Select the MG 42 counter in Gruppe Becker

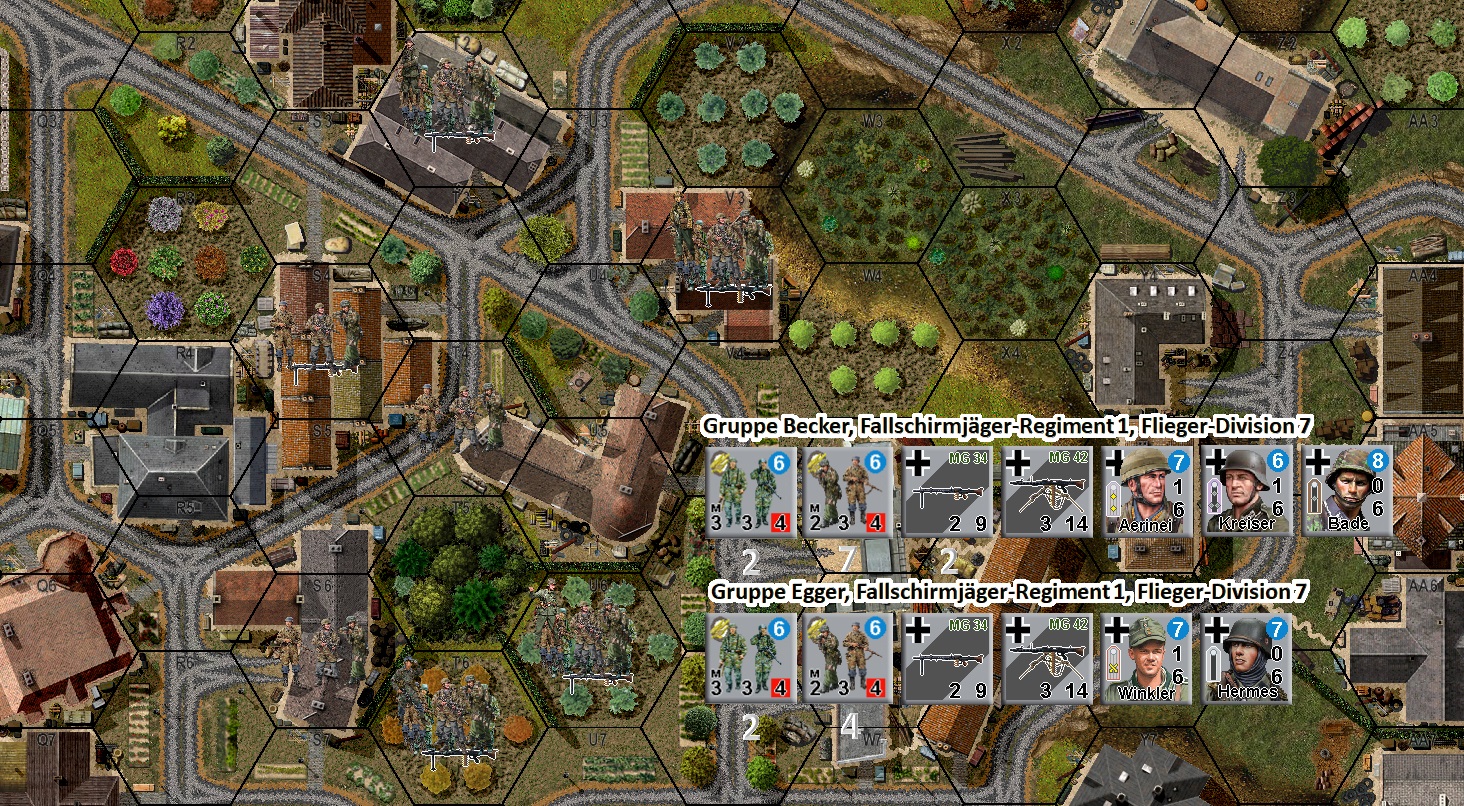pyautogui.click(x=1045, y=492)
